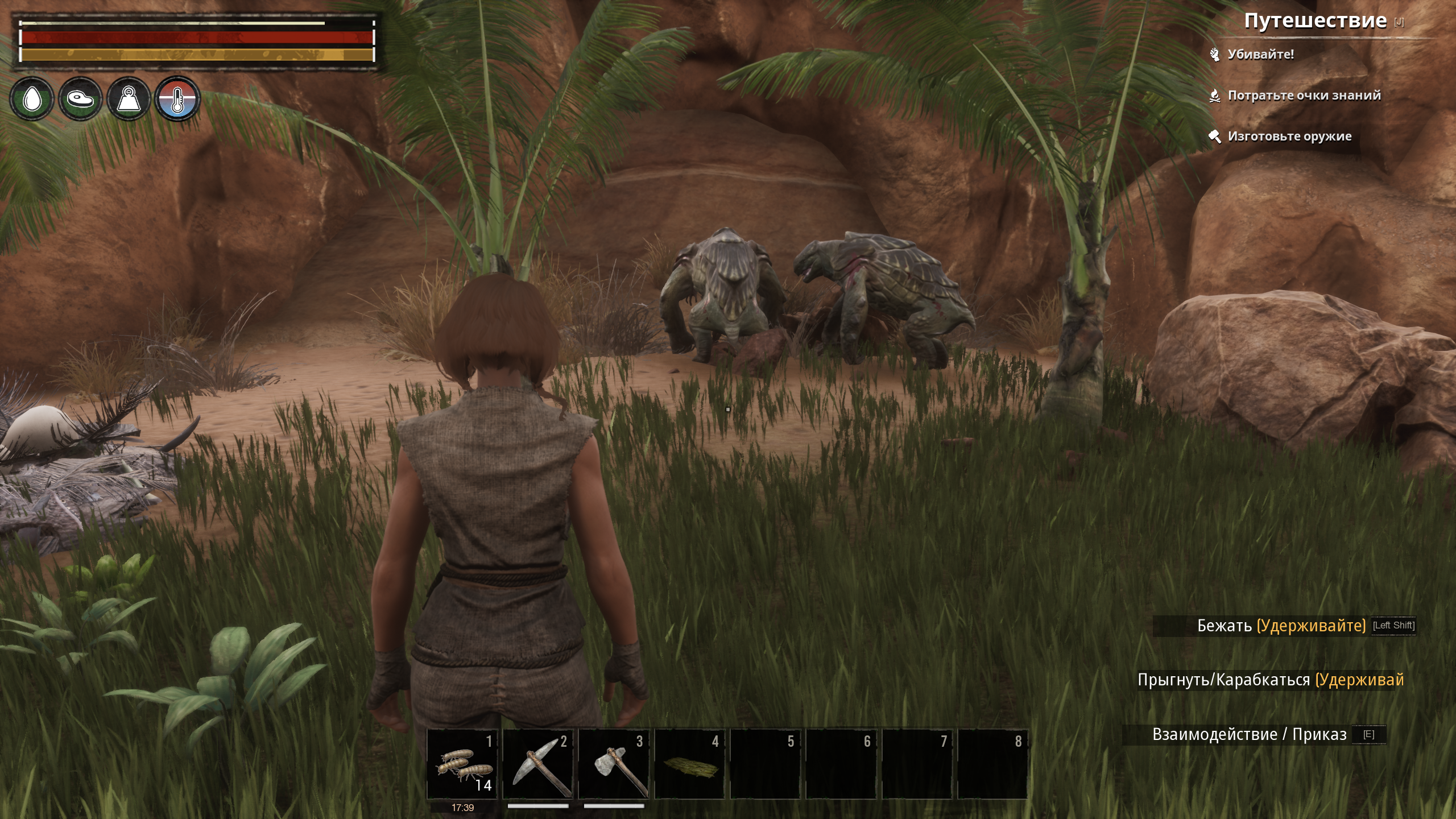Image resolution: width=1456 pixels, height=819 pixels.
Task: Open the Путешествие journey header
Action: [x=1315, y=21]
